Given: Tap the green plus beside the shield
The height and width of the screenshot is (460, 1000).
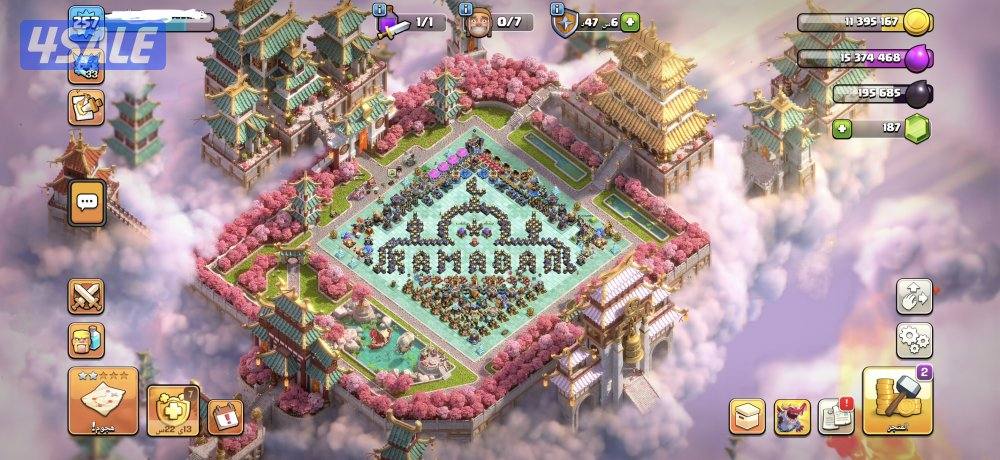Looking at the screenshot, I should [629, 22].
